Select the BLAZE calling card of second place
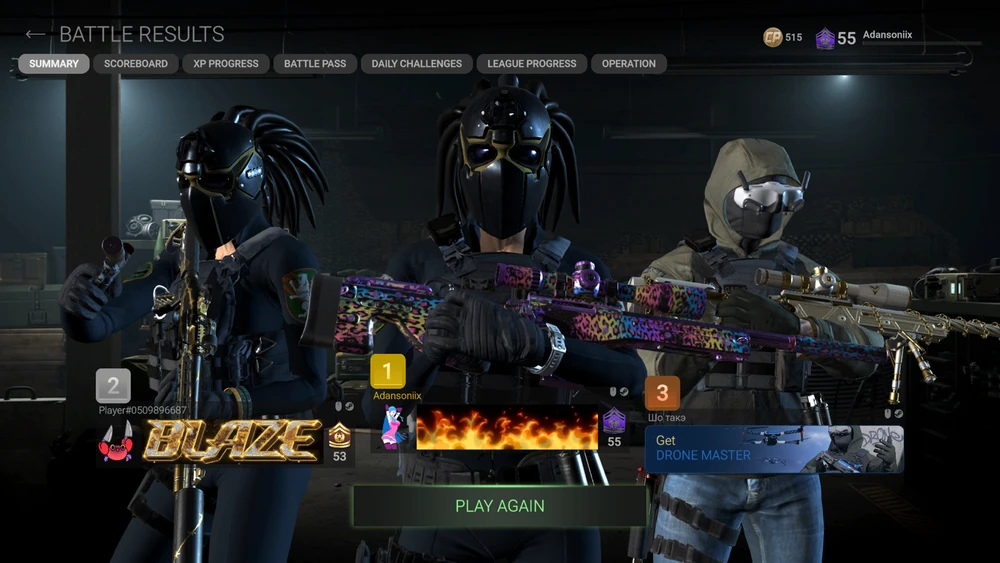Image resolution: width=1000 pixels, height=563 pixels. (232, 441)
